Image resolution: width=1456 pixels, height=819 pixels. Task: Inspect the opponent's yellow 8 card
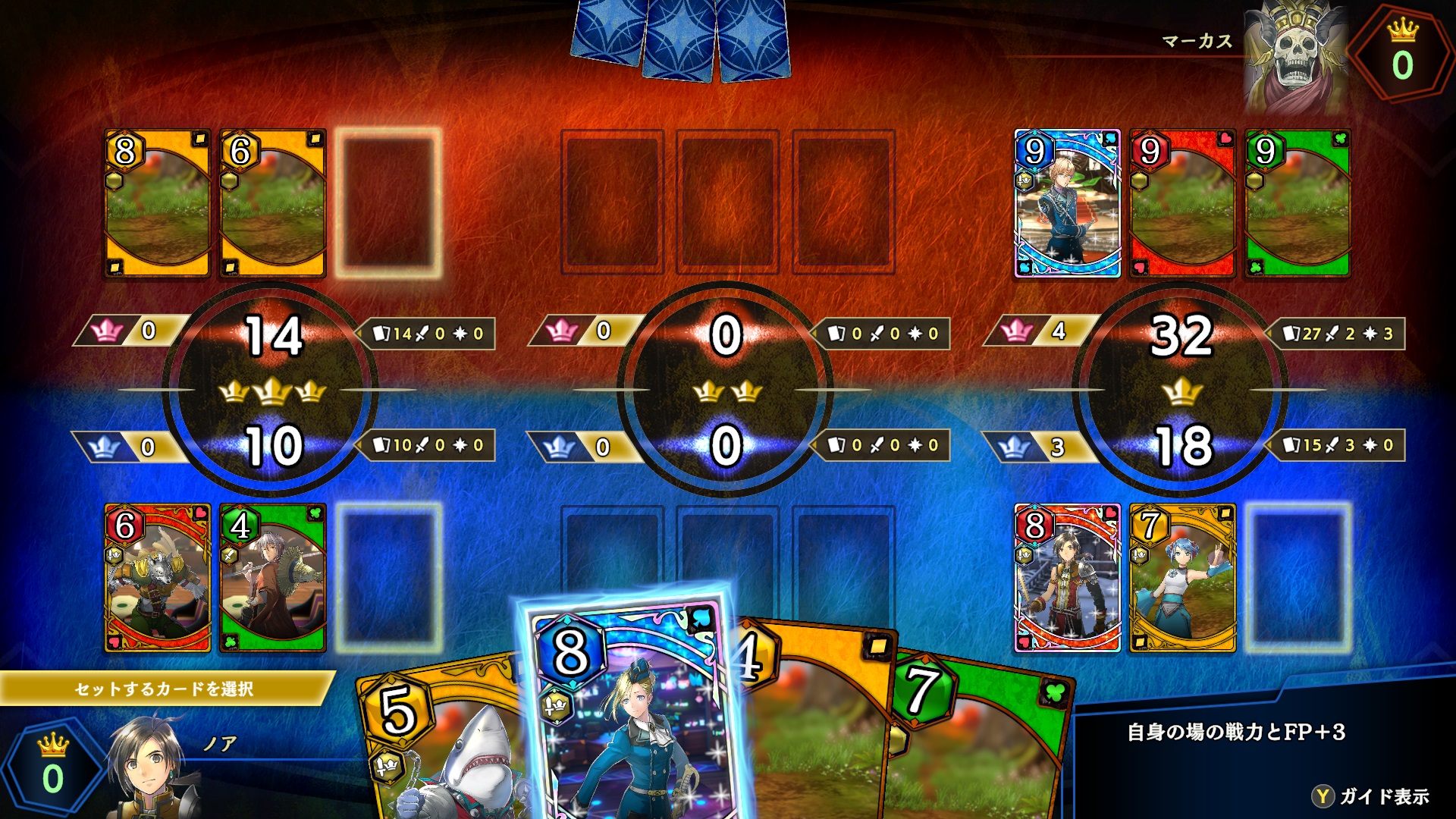(x=158, y=203)
